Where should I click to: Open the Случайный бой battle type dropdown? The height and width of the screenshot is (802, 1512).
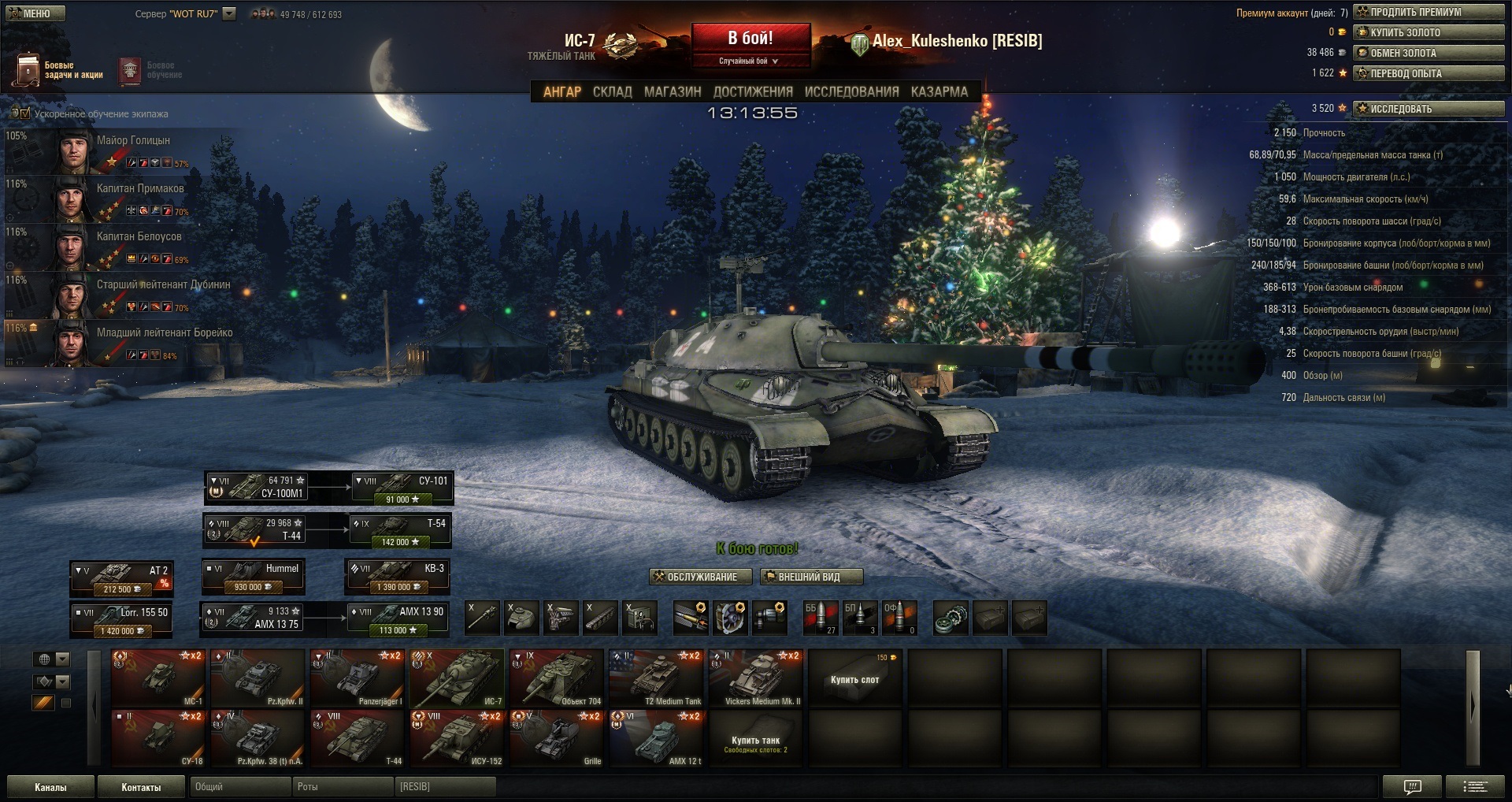[x=749, y=61]
